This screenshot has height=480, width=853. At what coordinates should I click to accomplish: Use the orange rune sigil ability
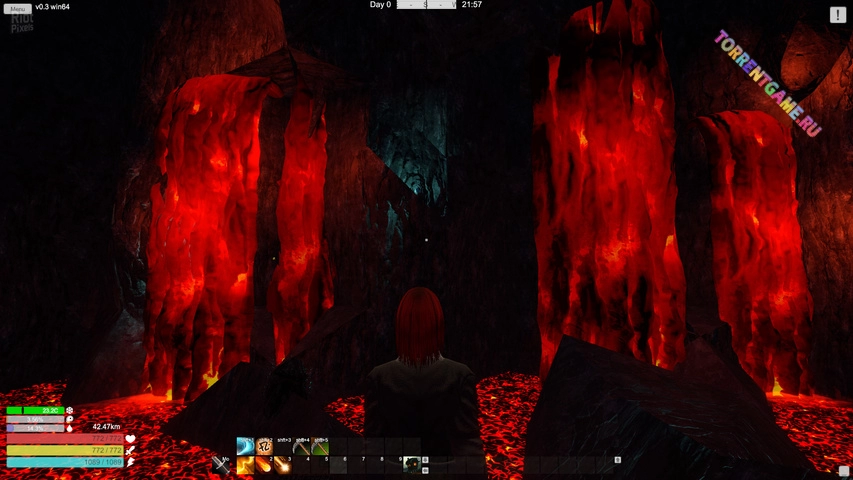tap(264, 447)
